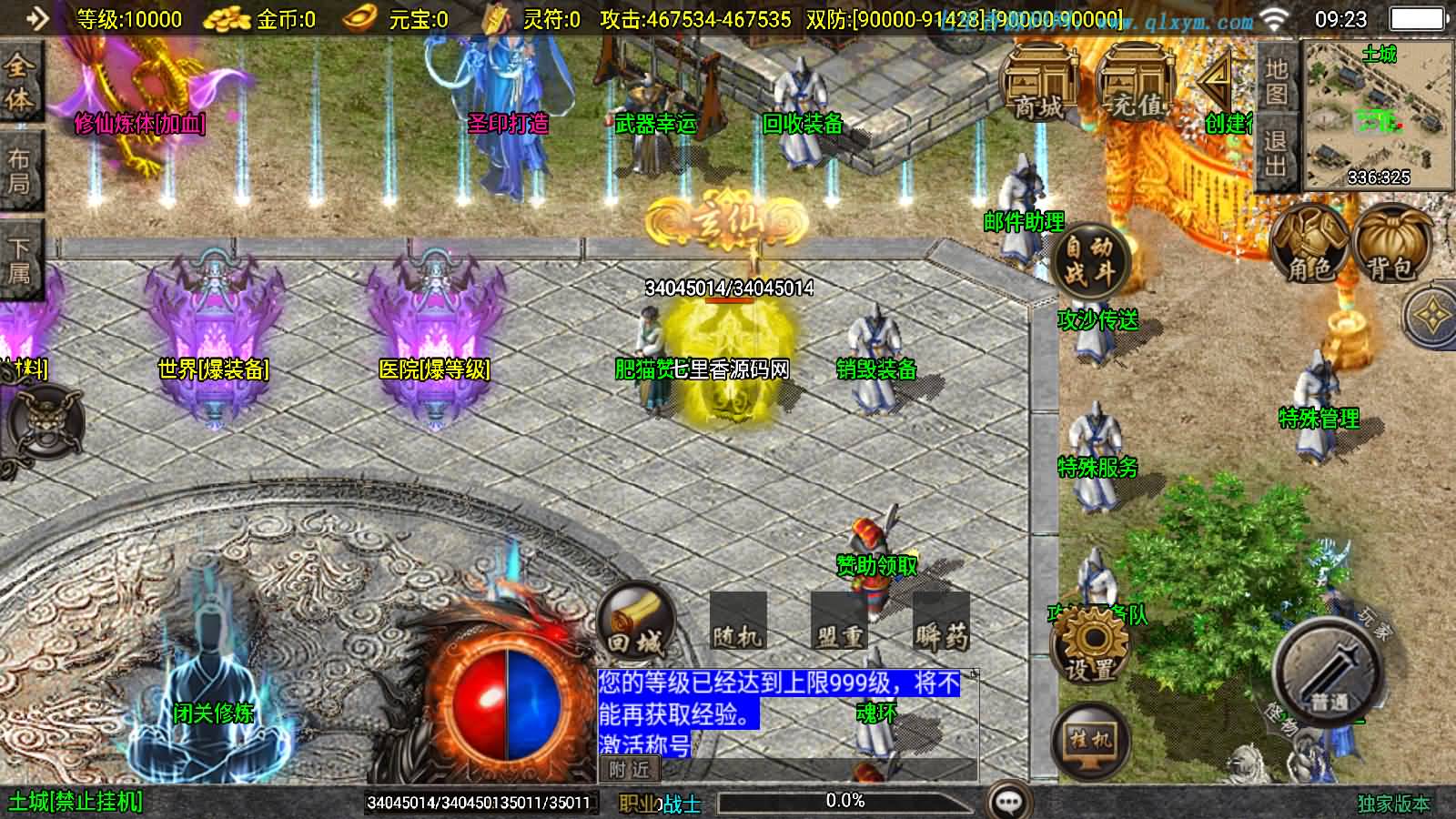Use the 随机 teleport slot
1456x819 pixels.
click(x=737, y=623)
